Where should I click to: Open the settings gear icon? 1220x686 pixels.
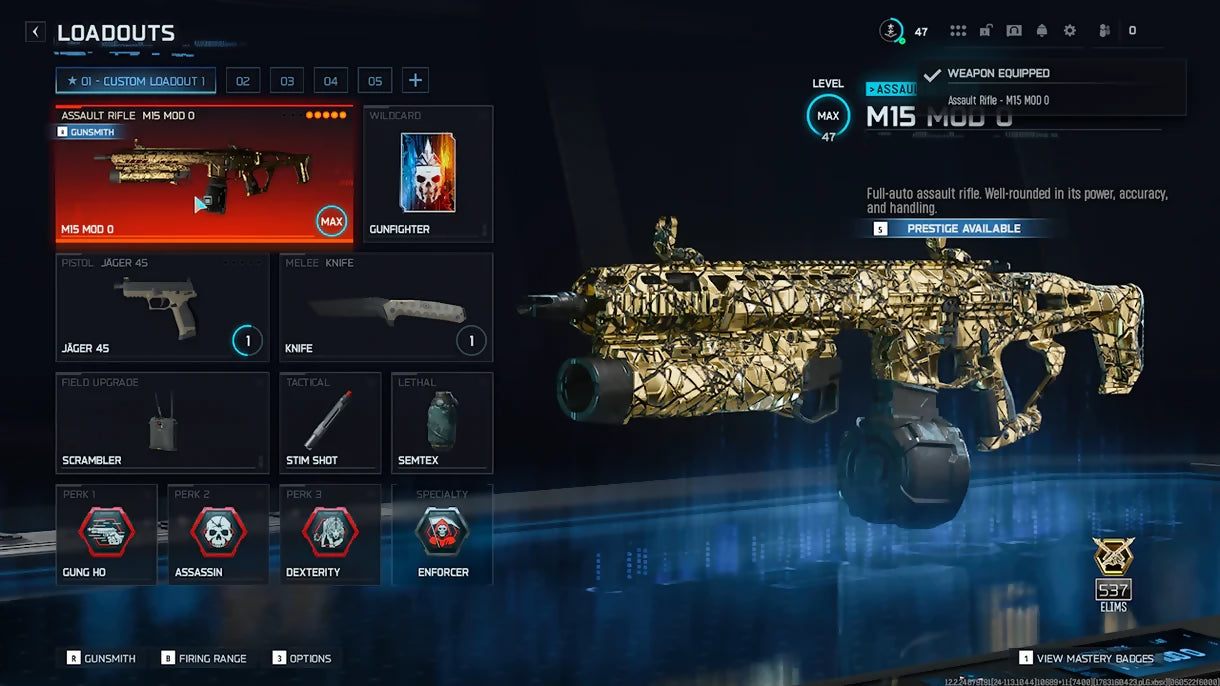(x=1070, y=31)
